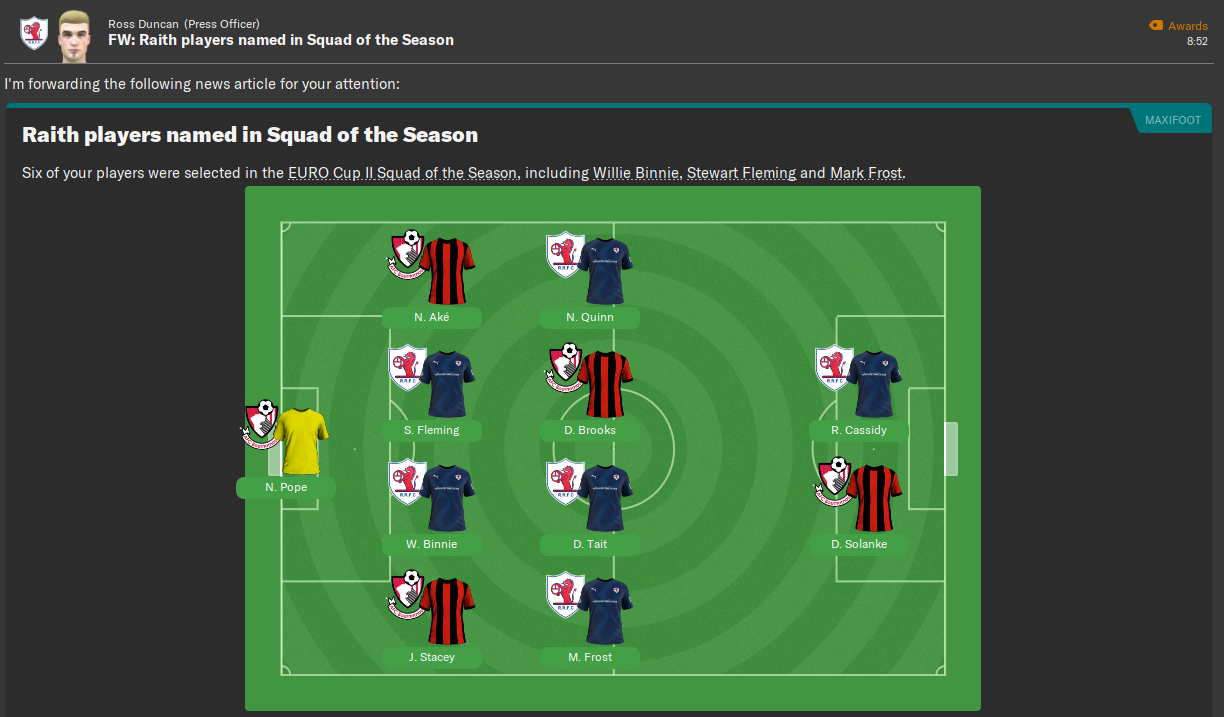Select striker D. Solanke label
This screenshot has width=1224, height=717.
(859, 545)
